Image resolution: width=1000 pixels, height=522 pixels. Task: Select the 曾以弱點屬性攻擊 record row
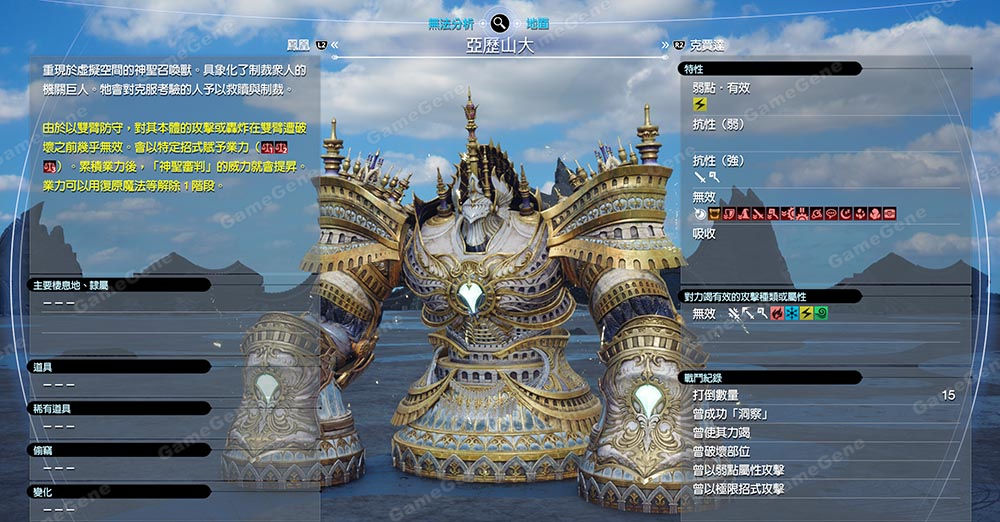click(822, 470)
